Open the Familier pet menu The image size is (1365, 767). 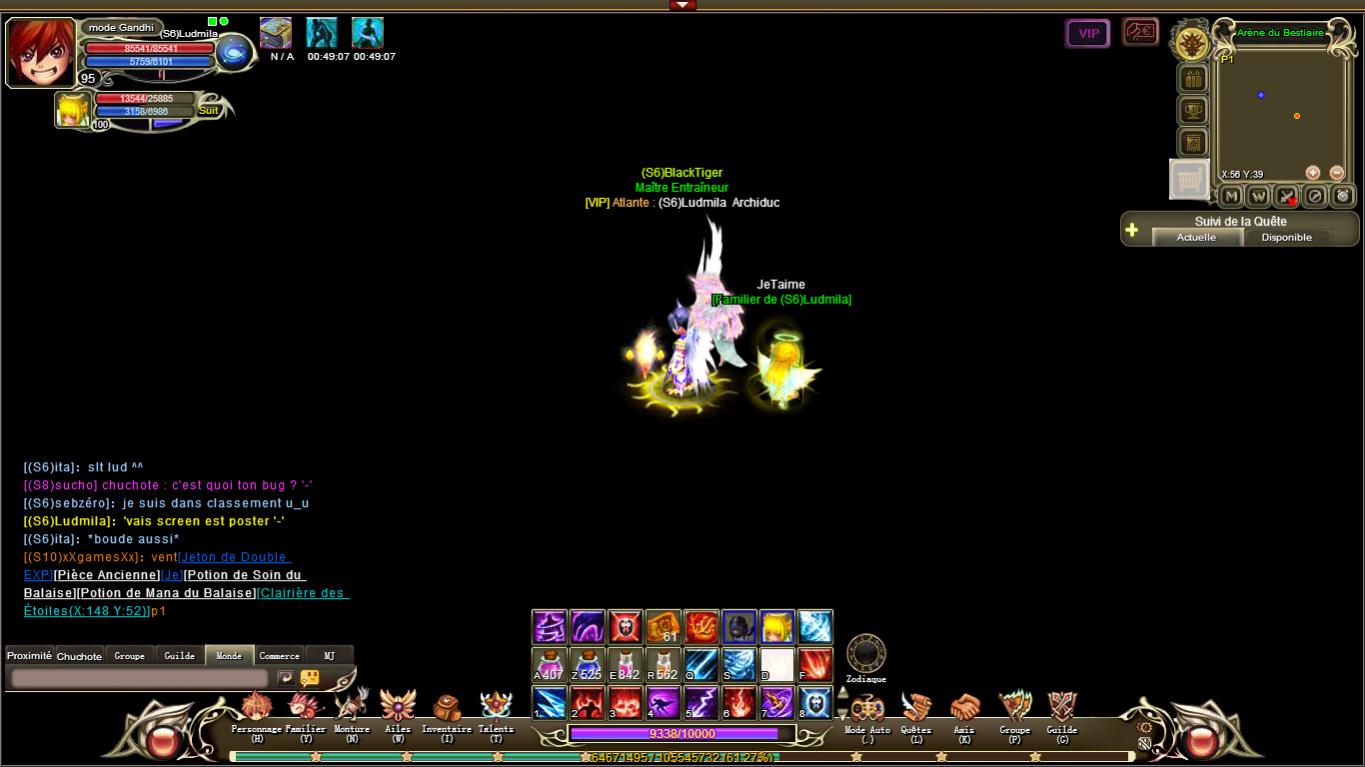click(x=305, y=708)
